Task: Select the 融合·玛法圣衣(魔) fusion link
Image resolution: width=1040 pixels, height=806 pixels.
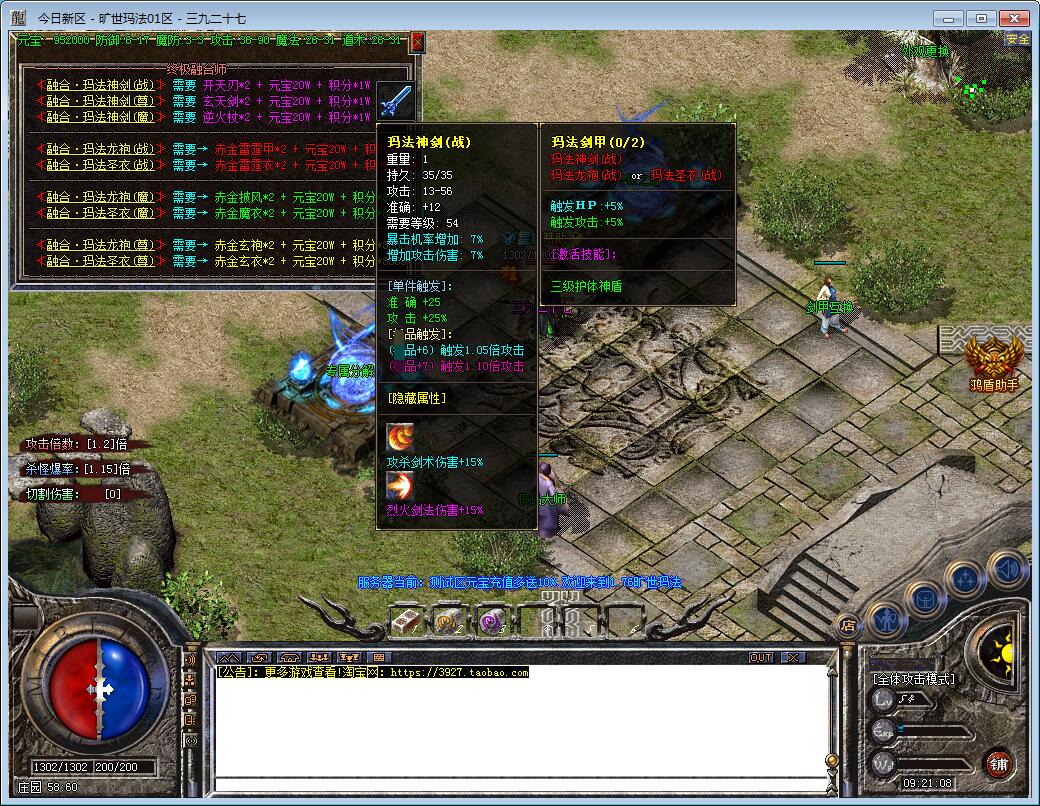Action: point(100,213)
